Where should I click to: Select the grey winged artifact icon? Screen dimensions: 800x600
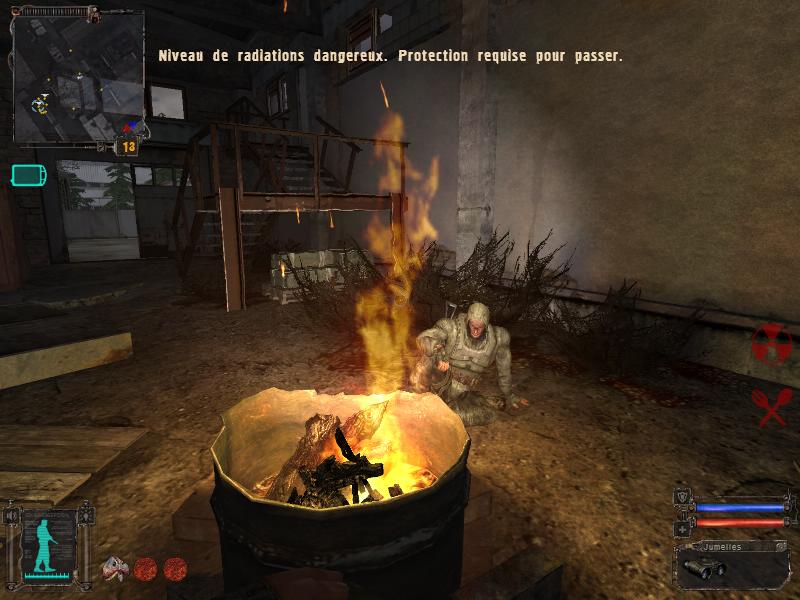115,567
